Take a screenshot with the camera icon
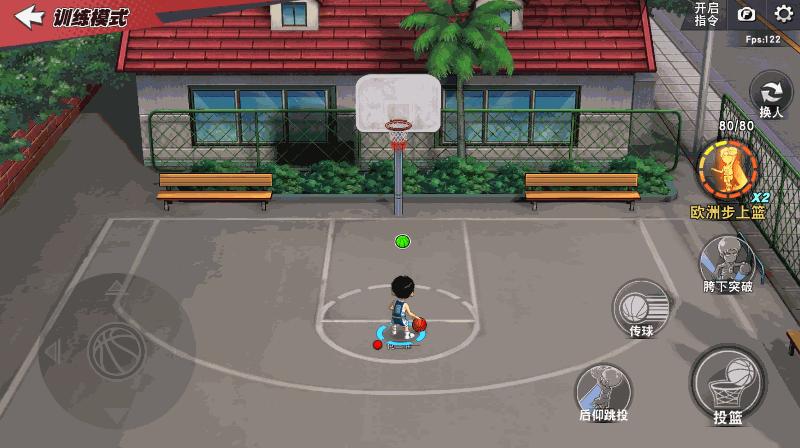Image resolution: width=800 pixels, height=448 pixels. [746, 14]
